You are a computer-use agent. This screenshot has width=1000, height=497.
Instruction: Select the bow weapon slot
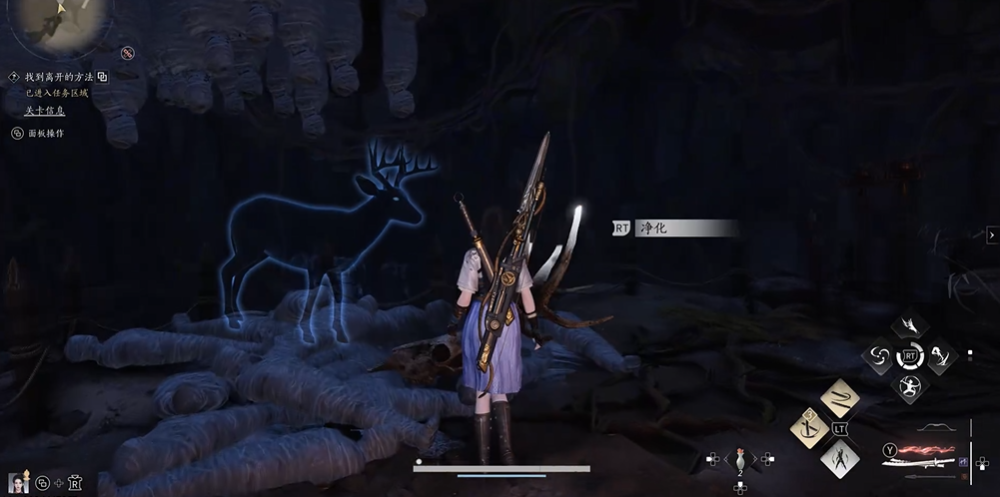938,427
